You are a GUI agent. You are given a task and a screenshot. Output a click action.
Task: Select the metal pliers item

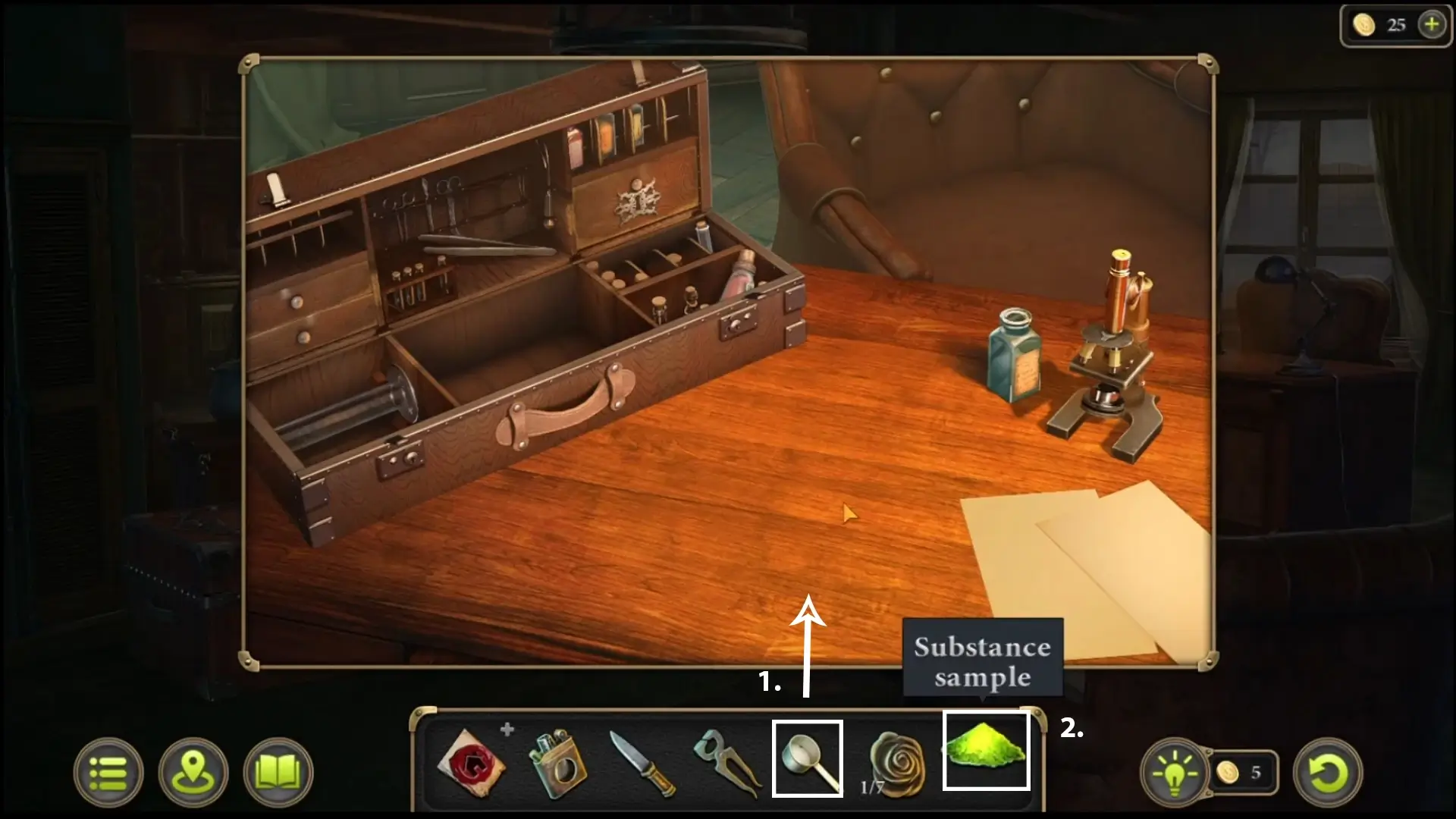726,763
